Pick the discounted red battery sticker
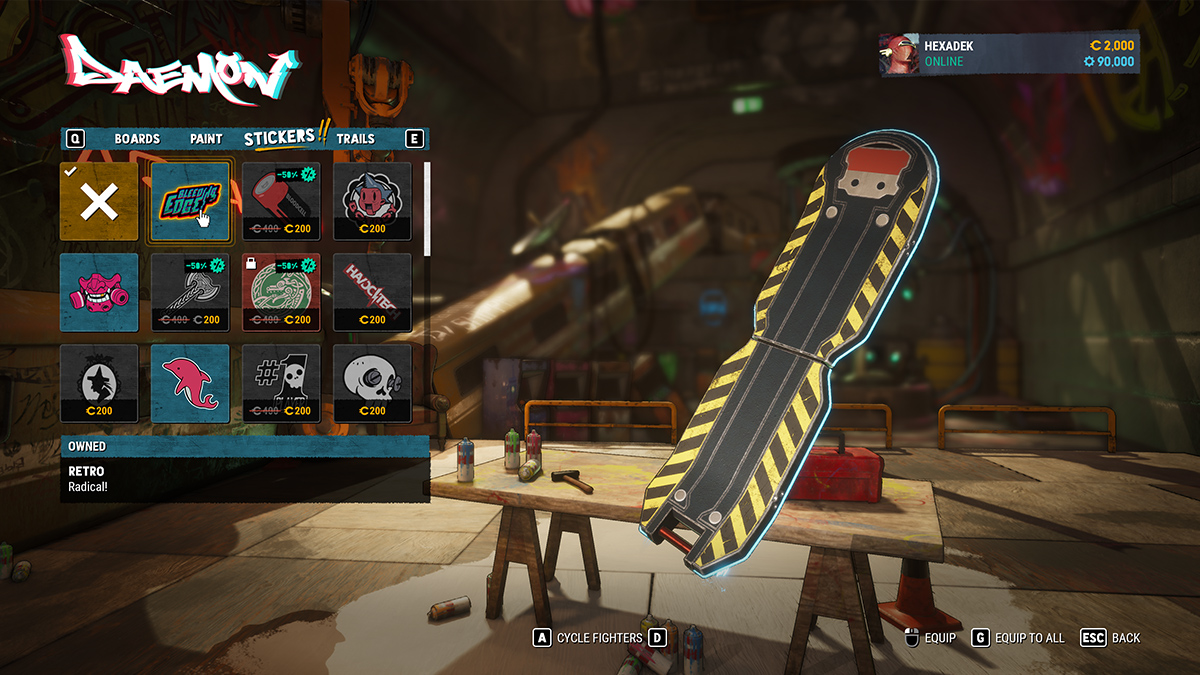The width and height of the screenshot is (1200, 675). [x=281, y=202]
